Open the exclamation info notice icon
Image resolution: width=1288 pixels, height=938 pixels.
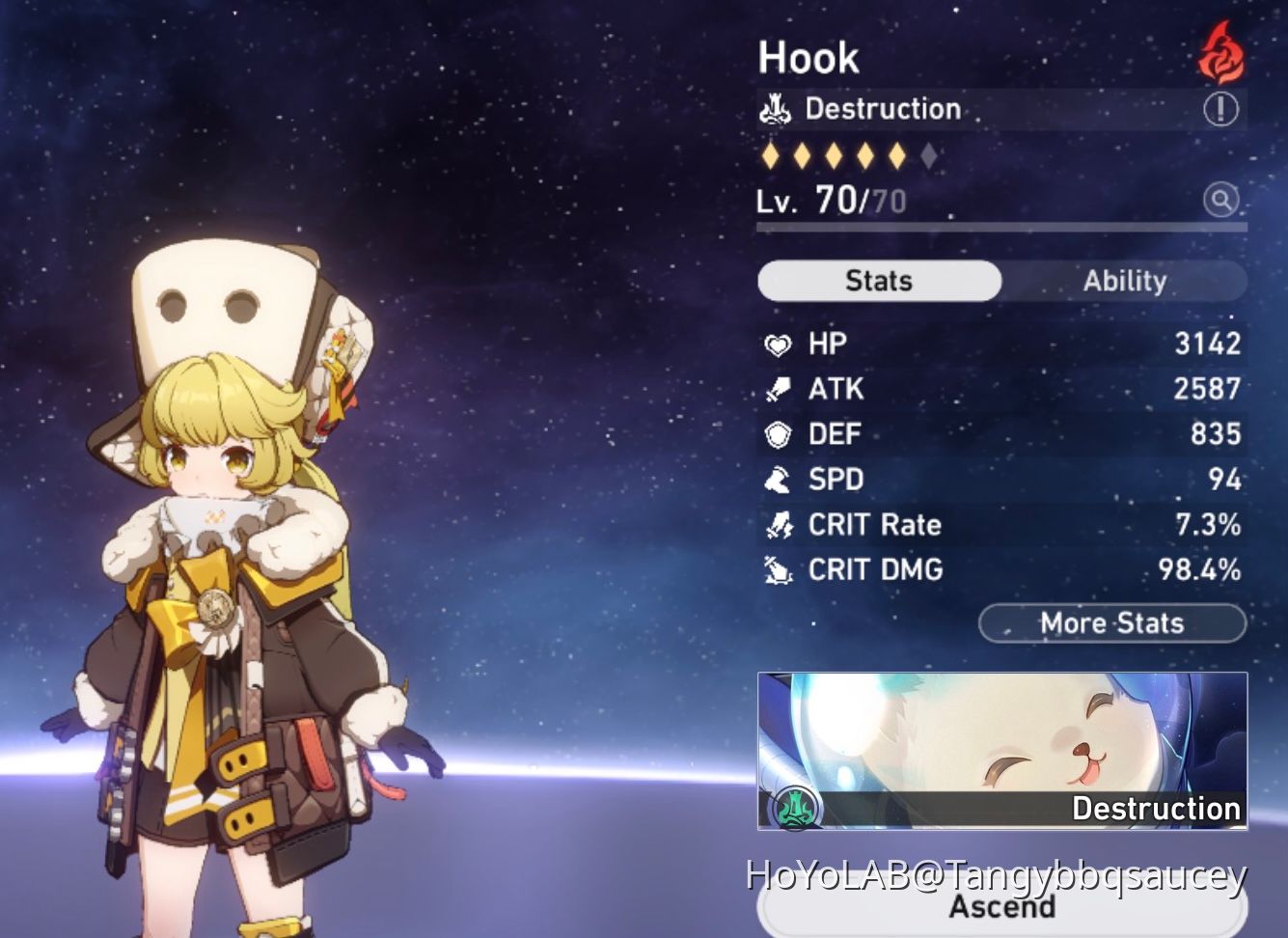pyautogui.click(x=1220, y=109)
